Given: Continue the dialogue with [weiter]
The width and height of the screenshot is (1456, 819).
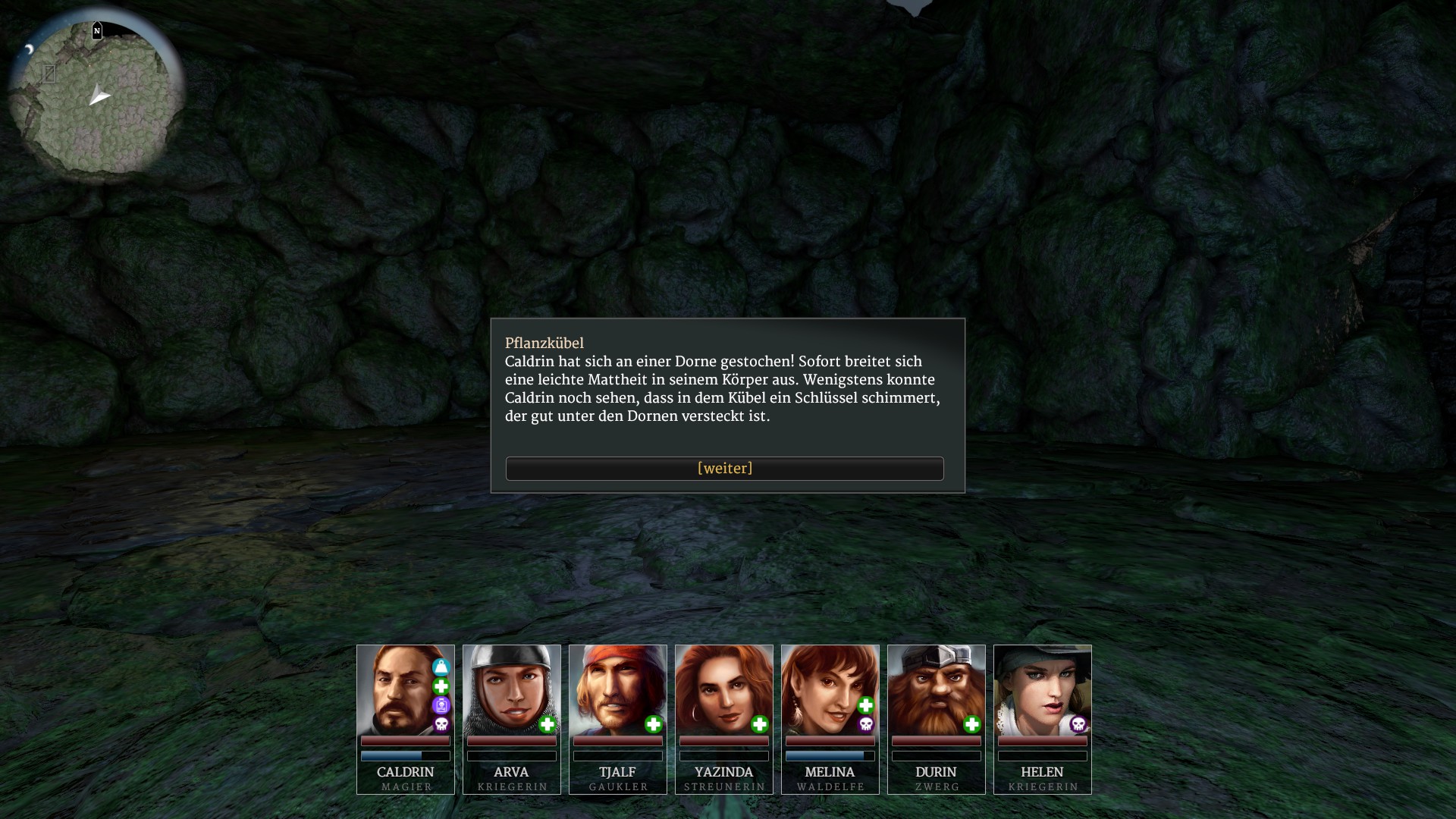Looking at the screenshot, I should pyautogui.click(x=724, y=469).
